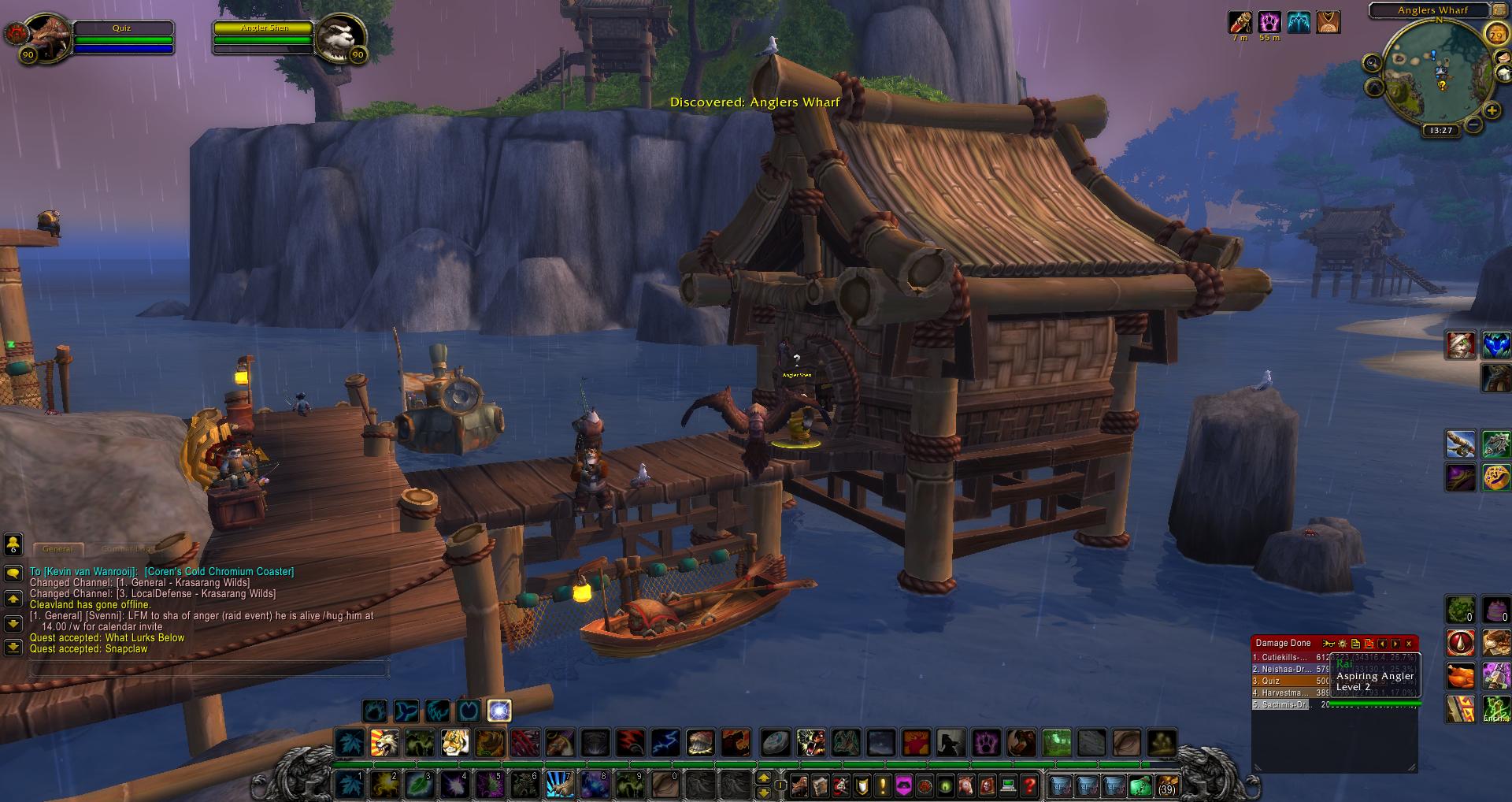This screenshot has height=802, width=1512.
Task: Page the action bar up
Action: 763,778
